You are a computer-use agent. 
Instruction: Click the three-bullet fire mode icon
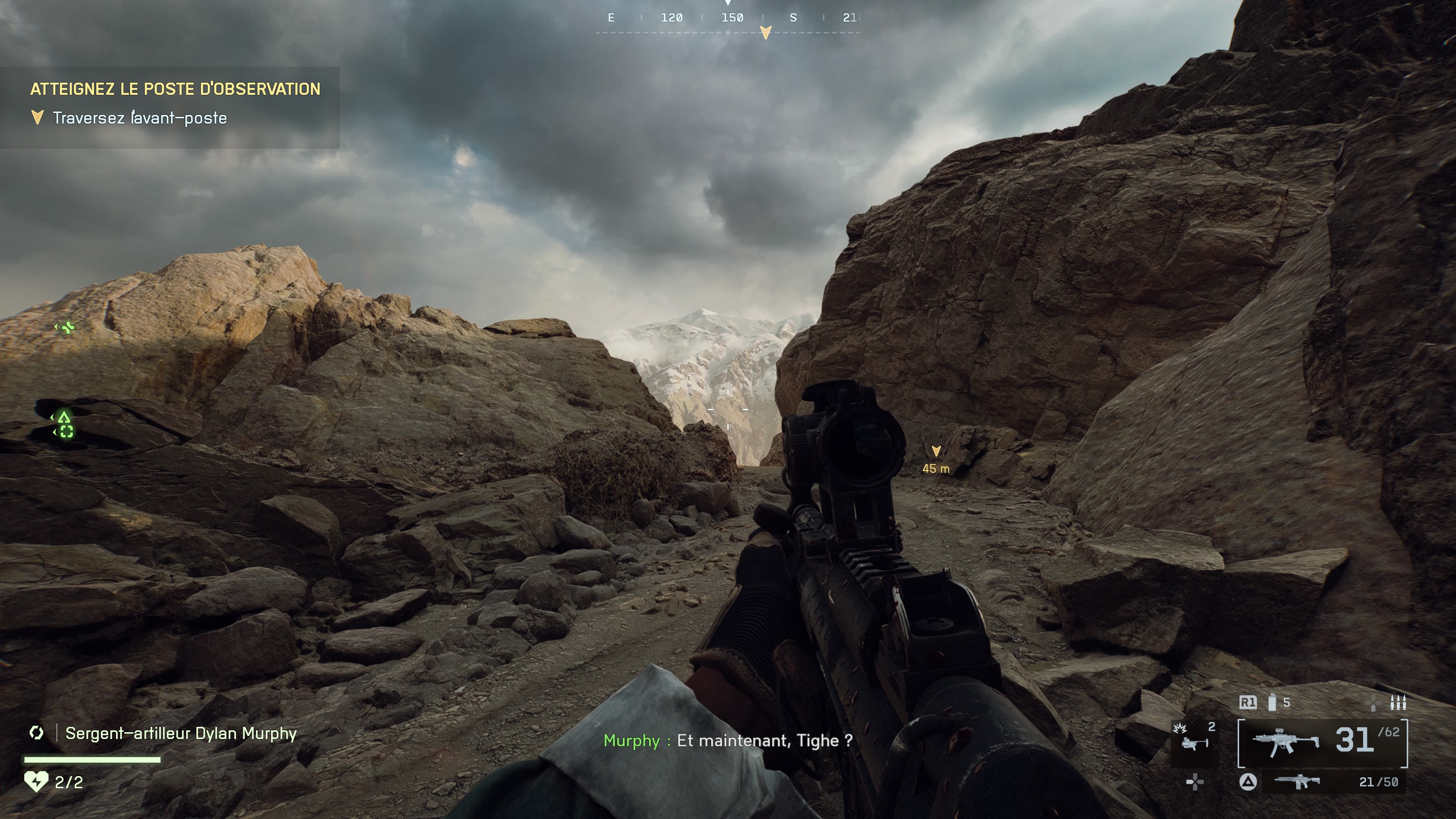tap(1398, 703)
